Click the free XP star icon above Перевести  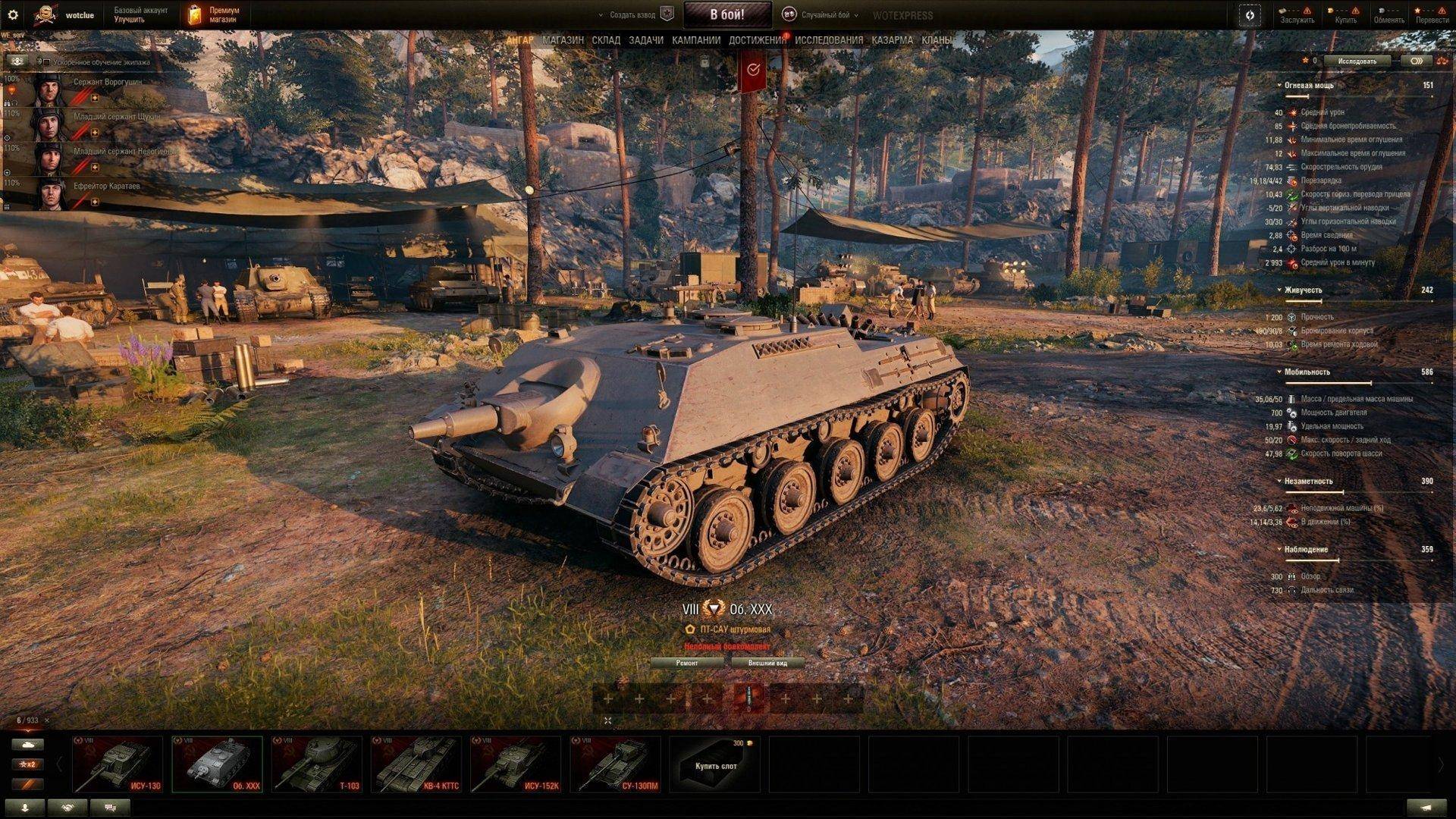(x=1417, y=11)
